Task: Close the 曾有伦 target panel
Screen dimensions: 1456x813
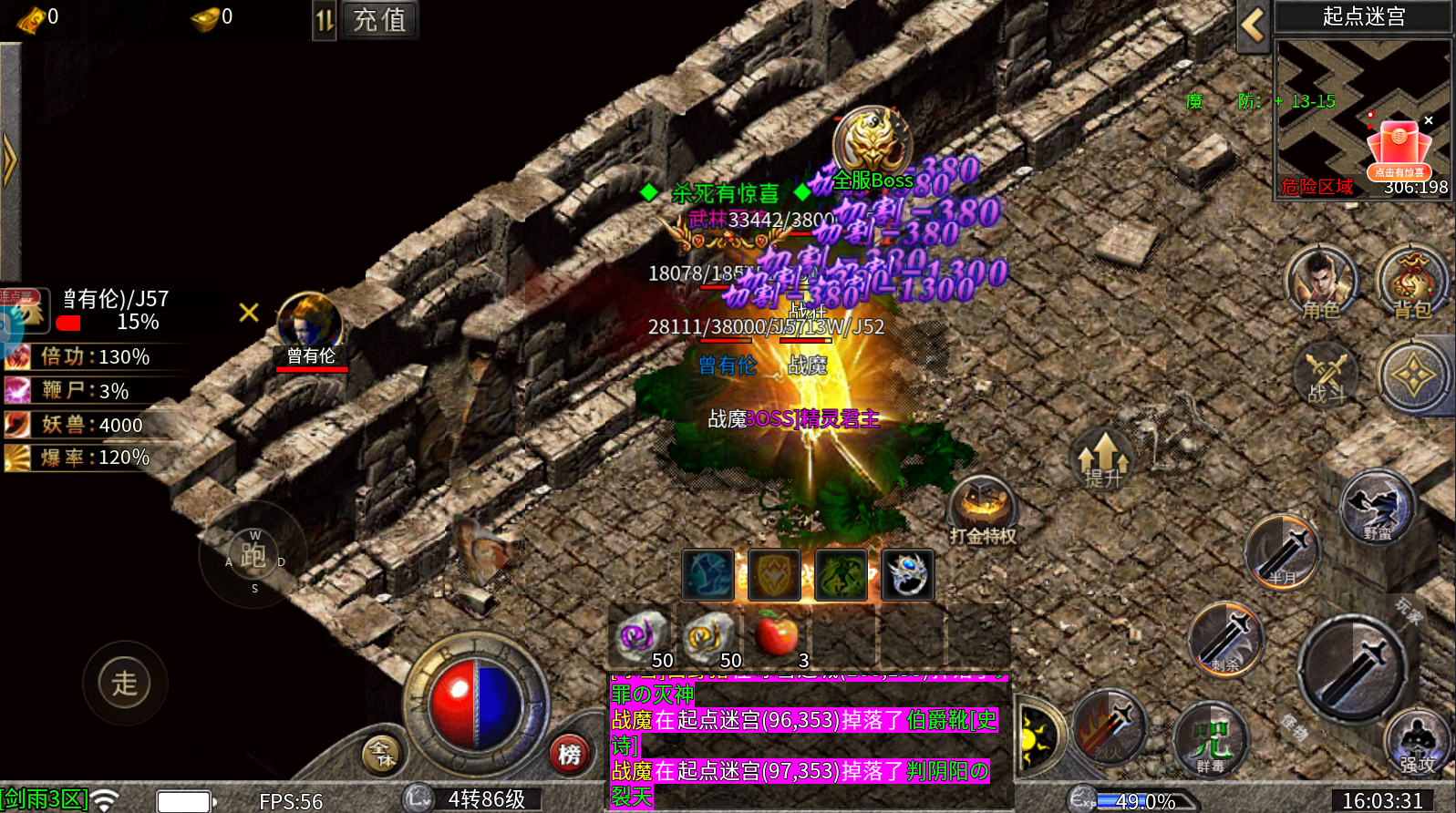Action: tap(249, 313)
